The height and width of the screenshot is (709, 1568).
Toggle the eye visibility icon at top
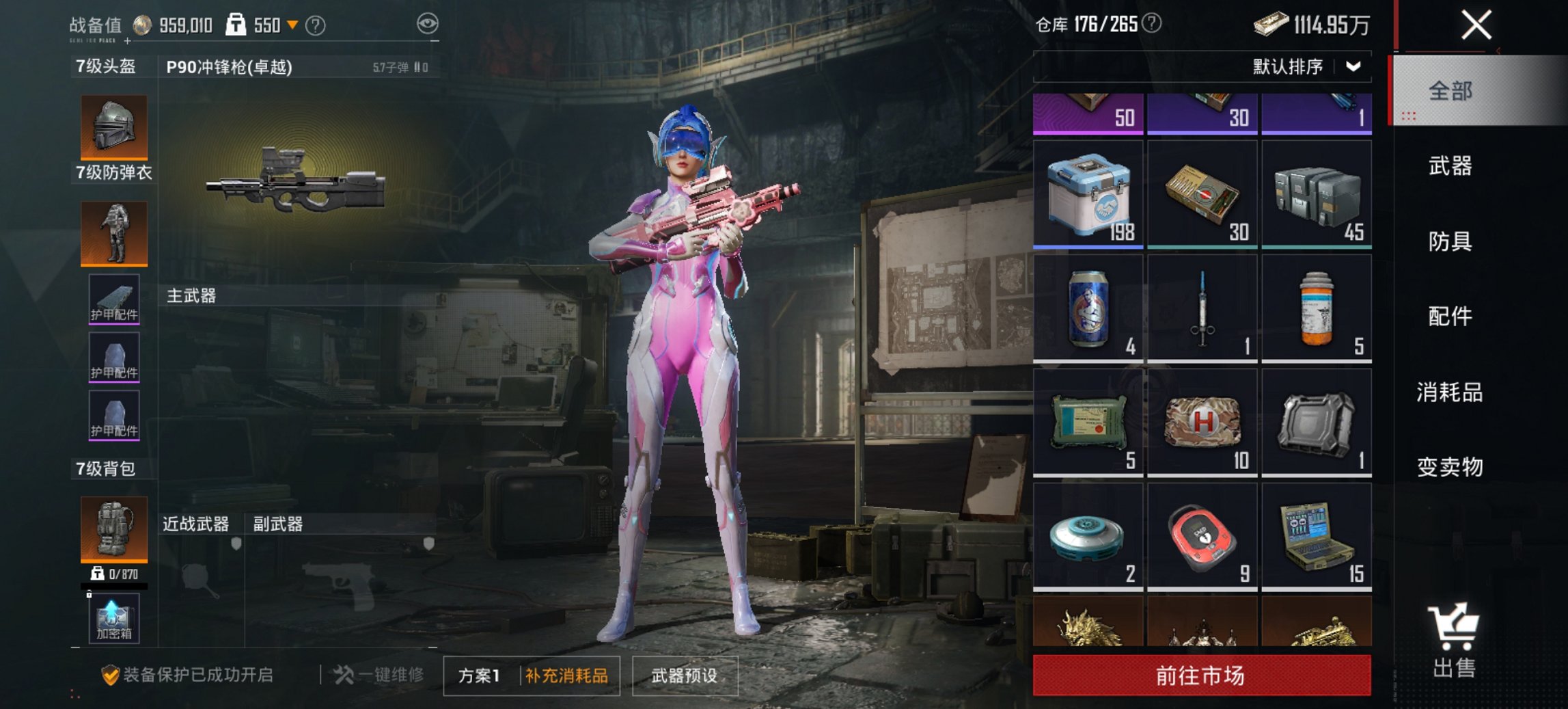[428, 23]
